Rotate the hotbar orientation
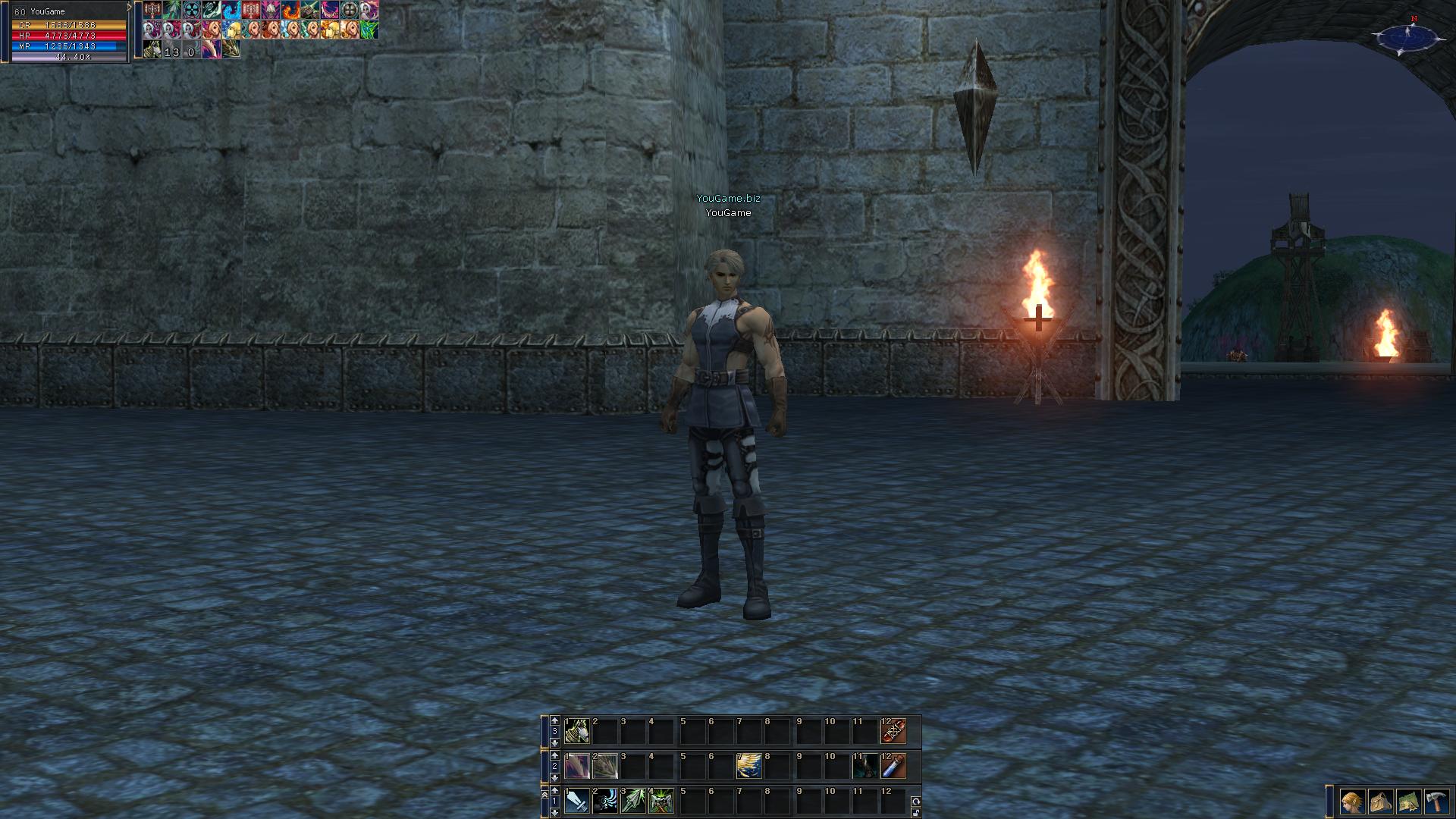This screenshot has height=819, width=1456. [x=915, y=801]
